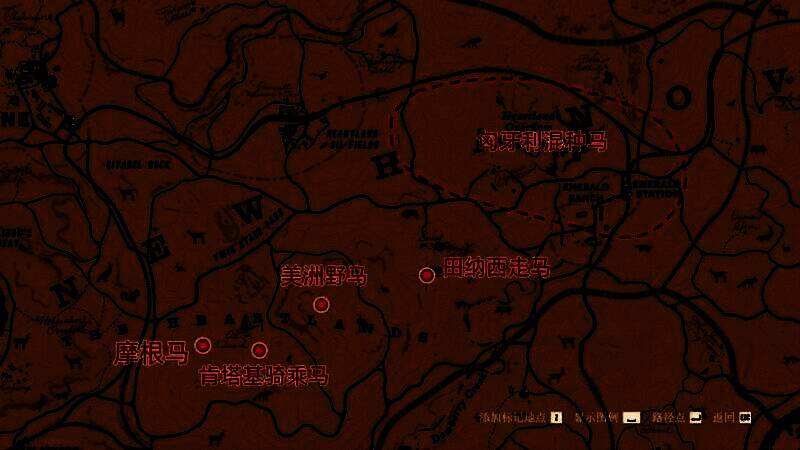Click the 美洲野马 red map marker

(x=321, y=304)
